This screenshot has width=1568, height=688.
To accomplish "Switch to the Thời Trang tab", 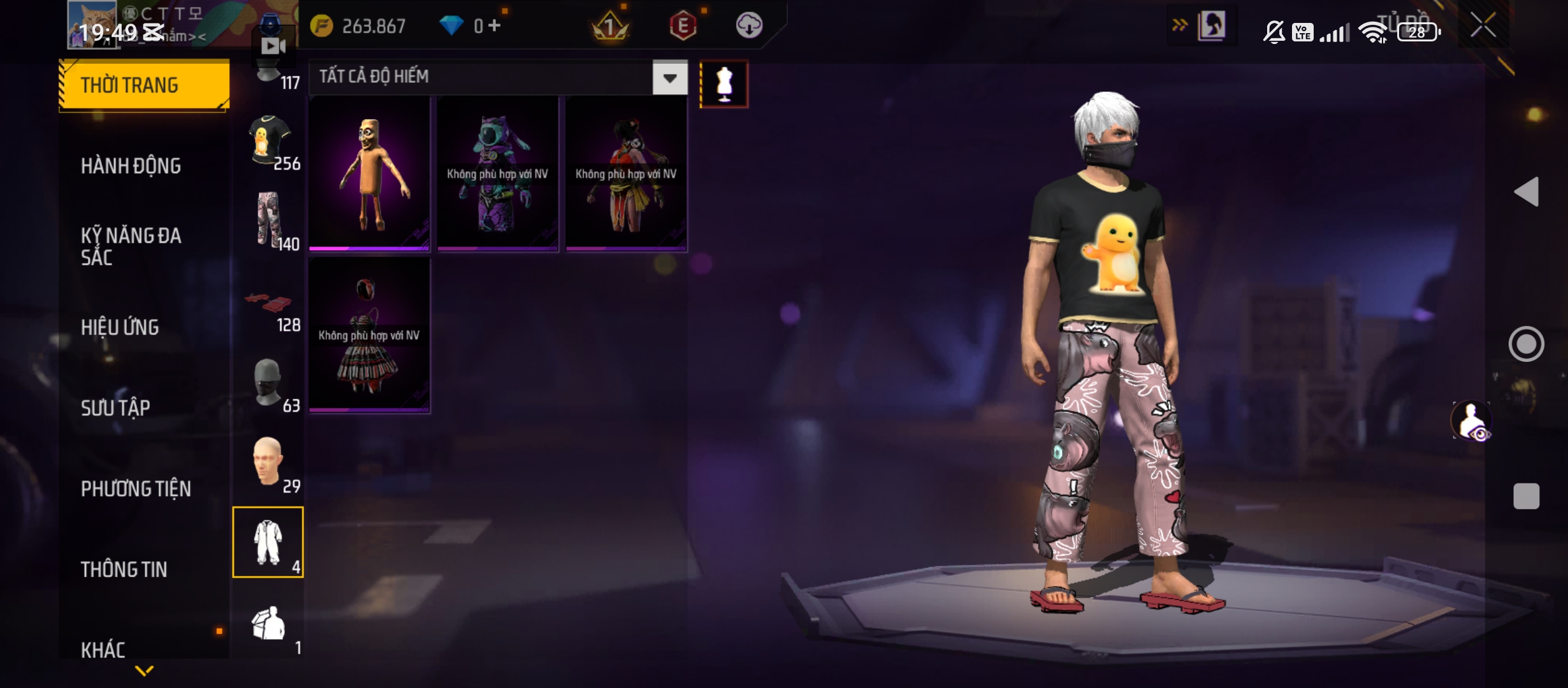I will click(x=144, y=85).
